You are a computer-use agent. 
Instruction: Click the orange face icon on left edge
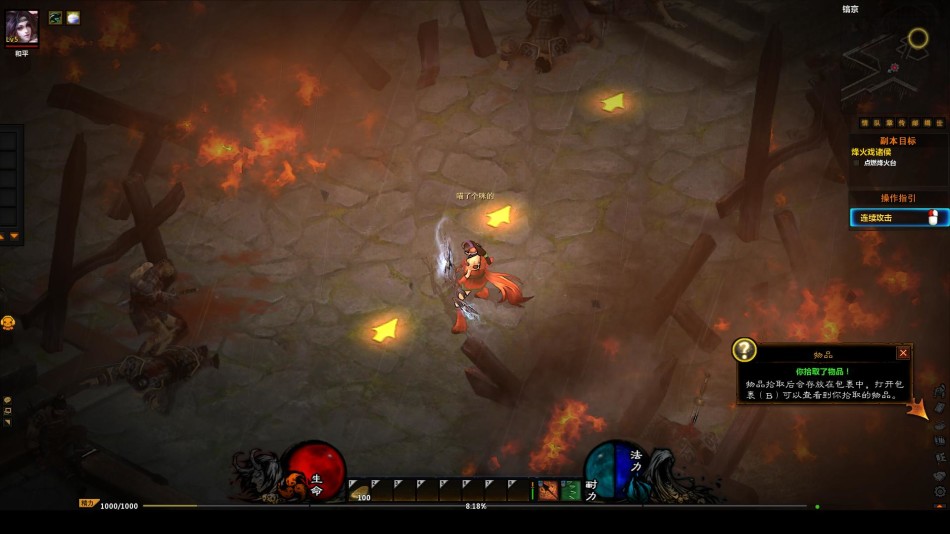[8, 323]
